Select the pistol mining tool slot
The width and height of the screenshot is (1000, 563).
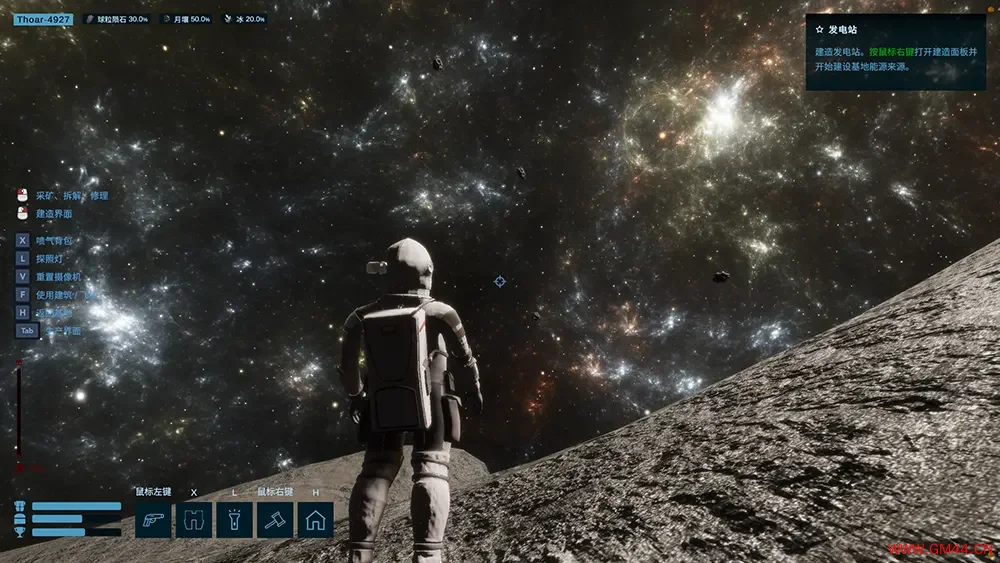[154, 520]
